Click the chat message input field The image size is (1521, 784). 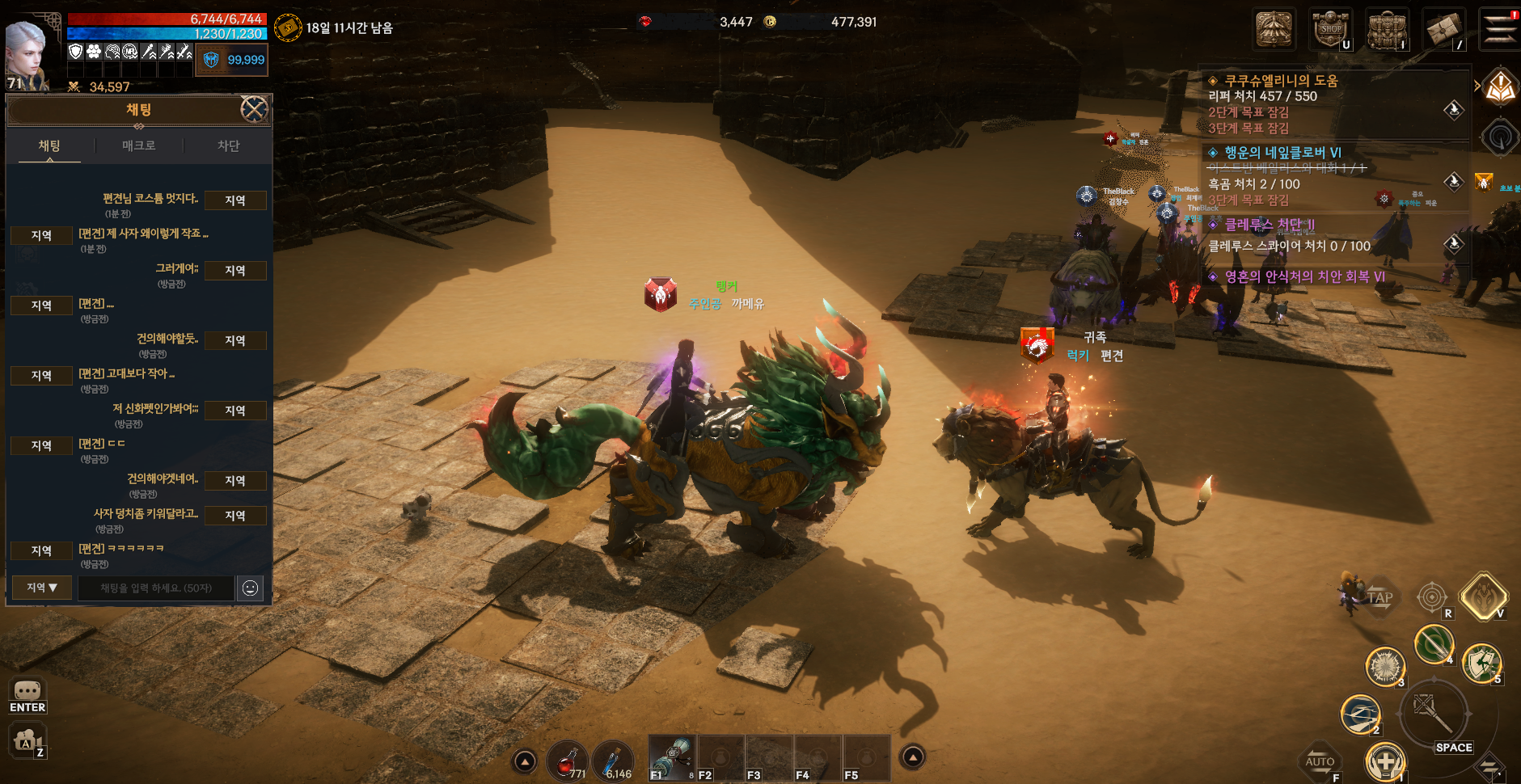[x=156, y=588]
